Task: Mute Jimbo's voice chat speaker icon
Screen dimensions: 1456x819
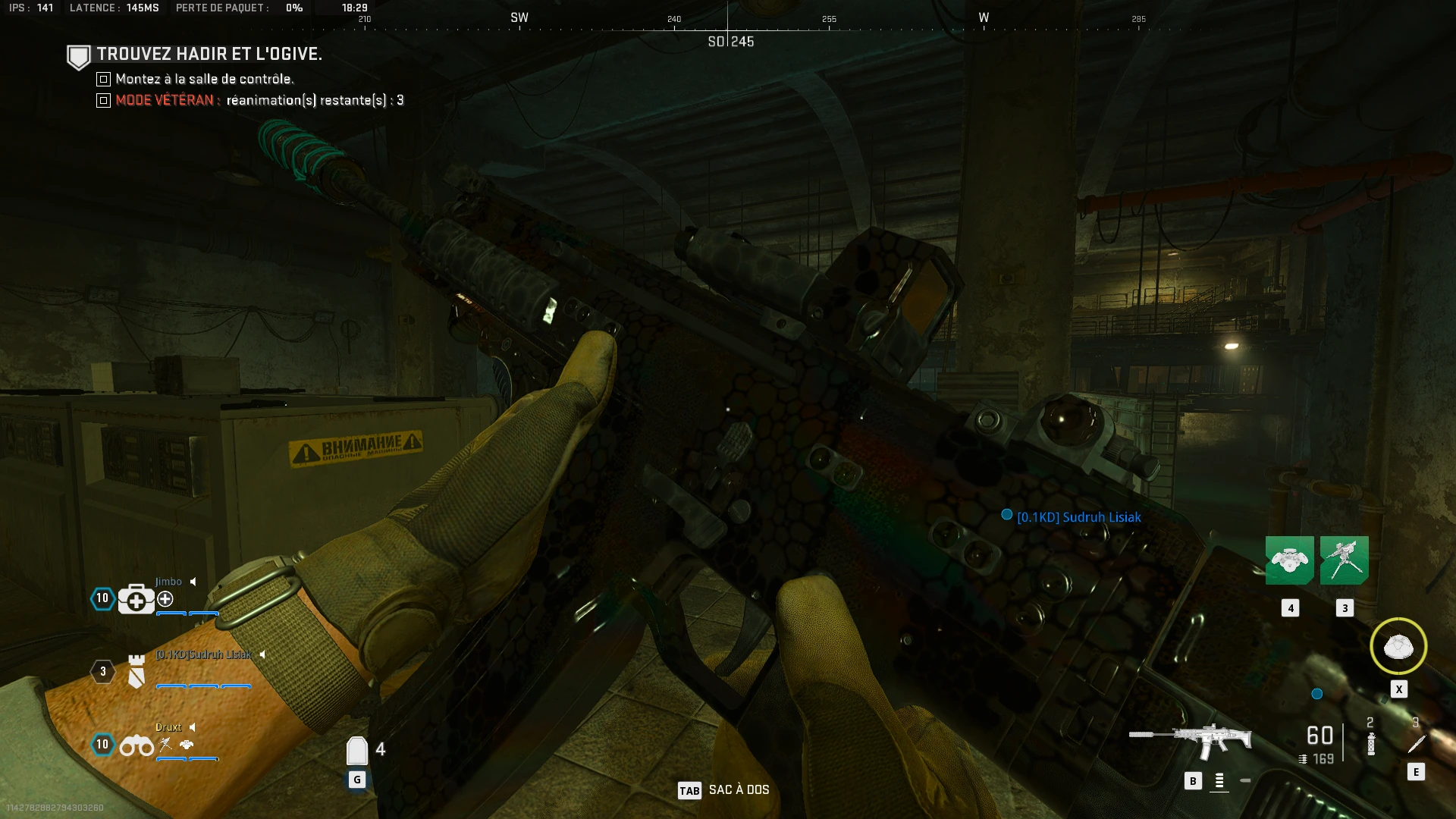Action: tap(193, 582)
